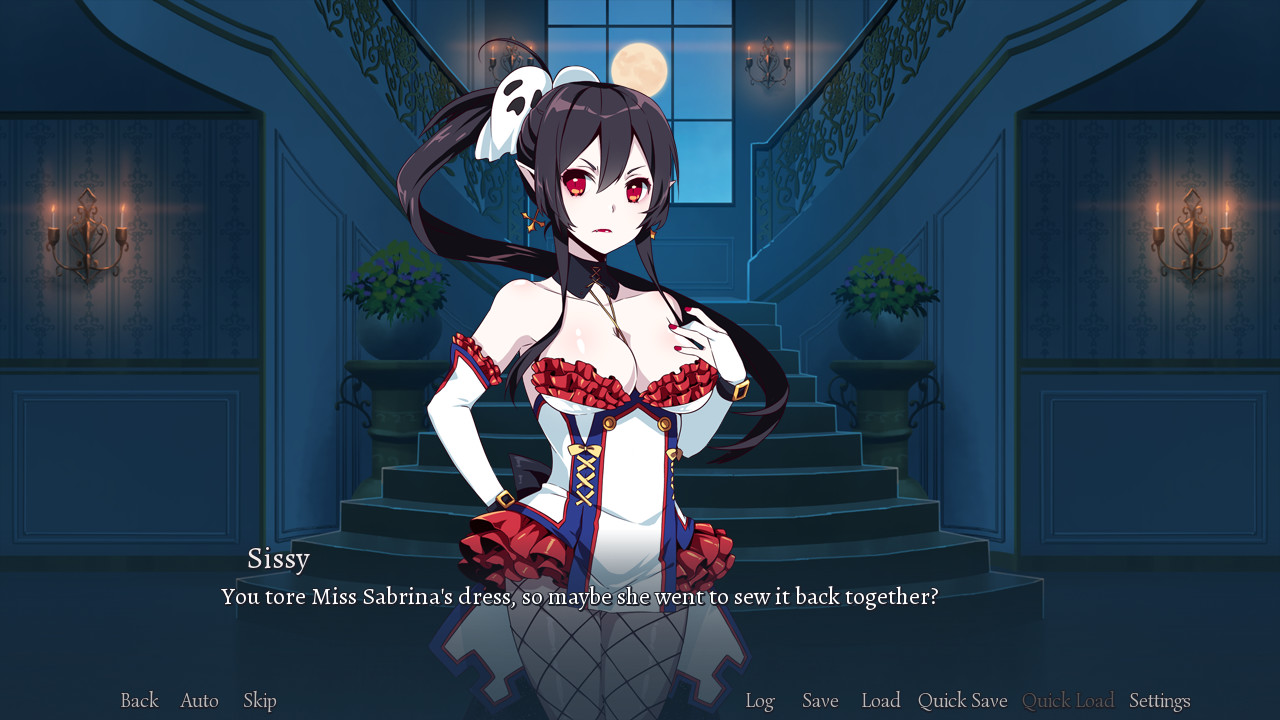Enable Auto mode
The image size is (1280, 720).
point(198,700)
